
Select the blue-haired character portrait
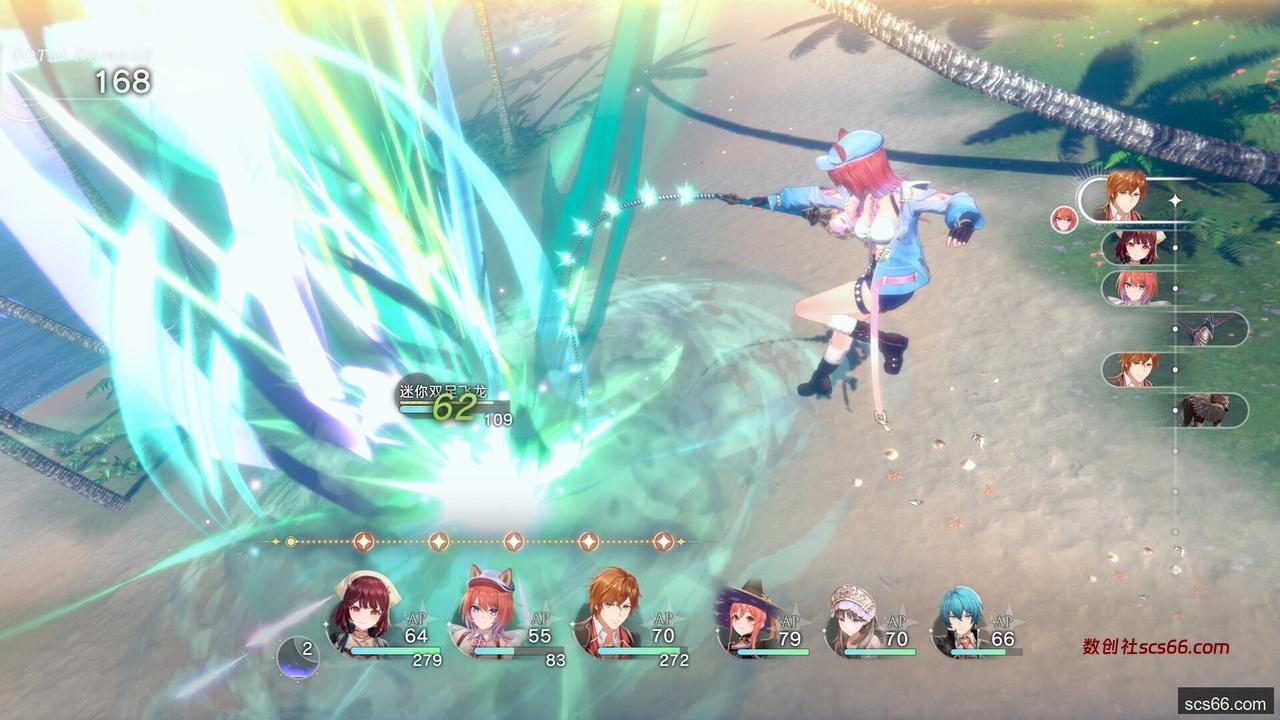coord(958,620)
